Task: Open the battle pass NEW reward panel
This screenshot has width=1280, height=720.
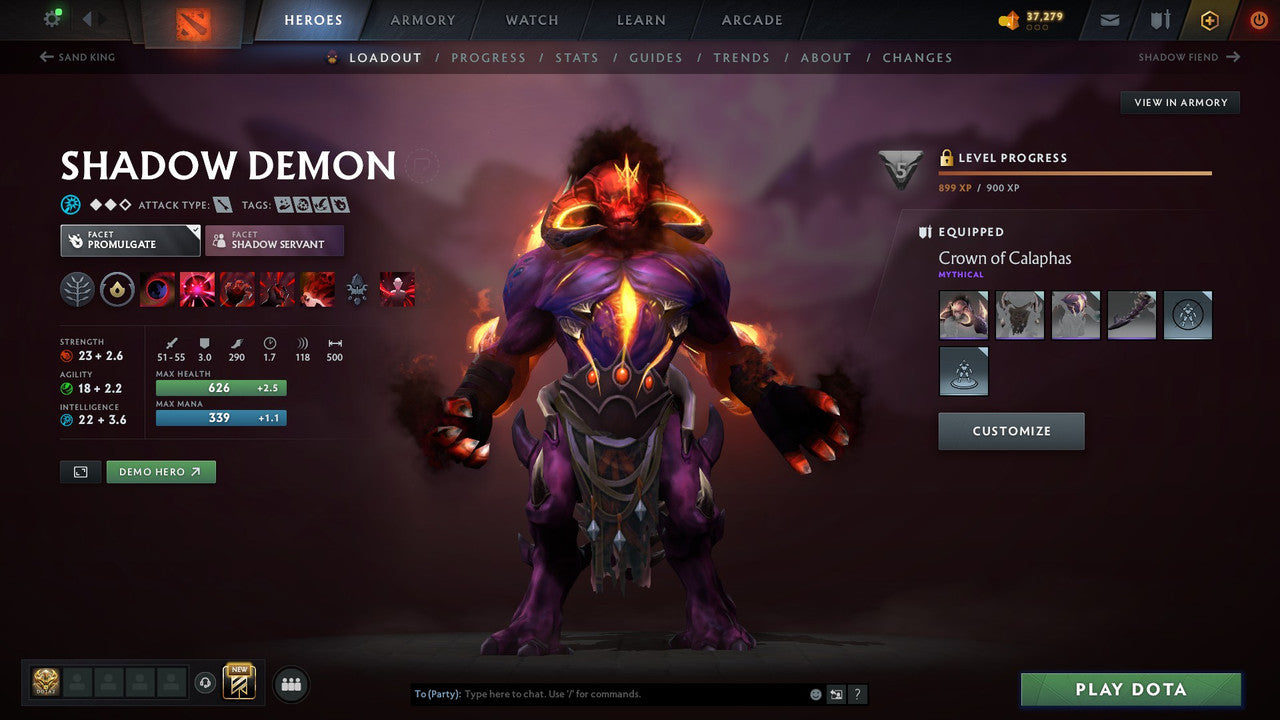Action: tap(240, 682)
